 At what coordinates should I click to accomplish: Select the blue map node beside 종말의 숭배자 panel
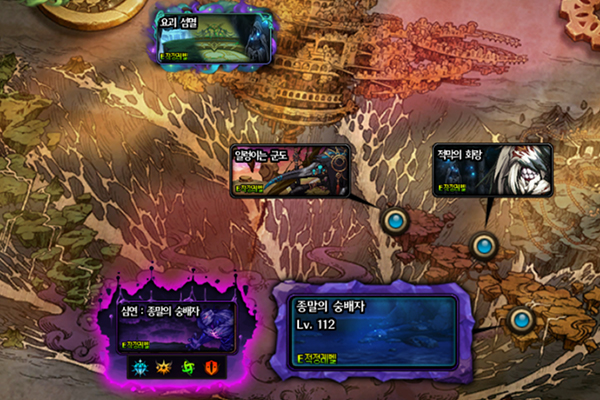520,319
